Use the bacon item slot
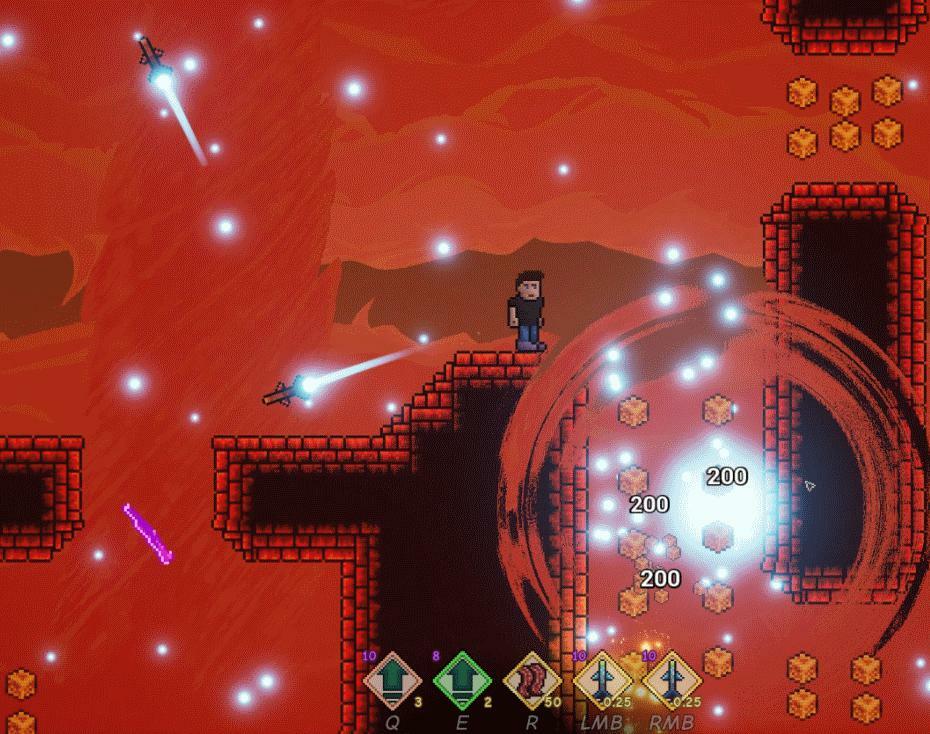Viewport: 930px width, 734px height. pos(532,681)
